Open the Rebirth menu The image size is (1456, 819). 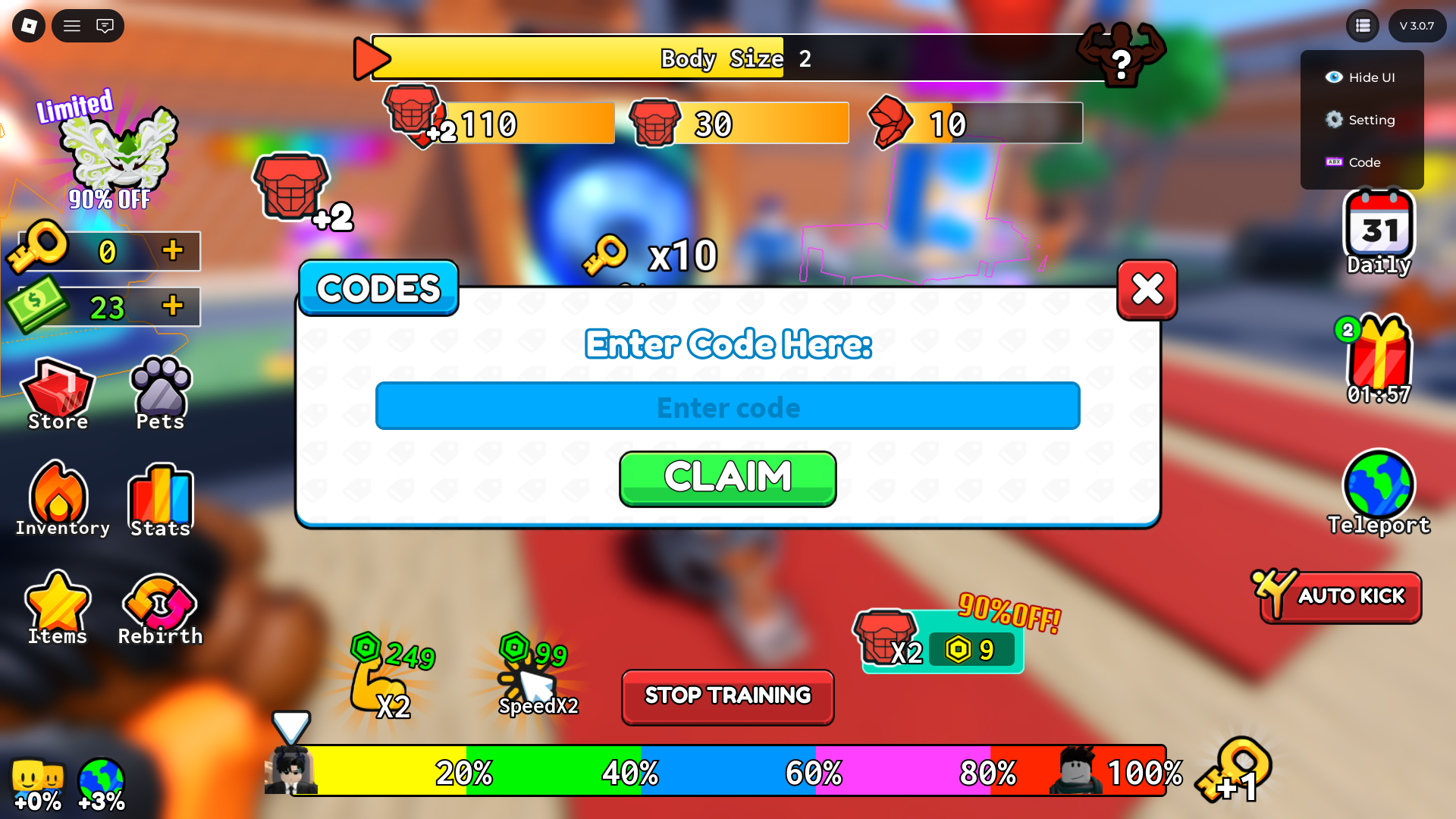point(159,603)
